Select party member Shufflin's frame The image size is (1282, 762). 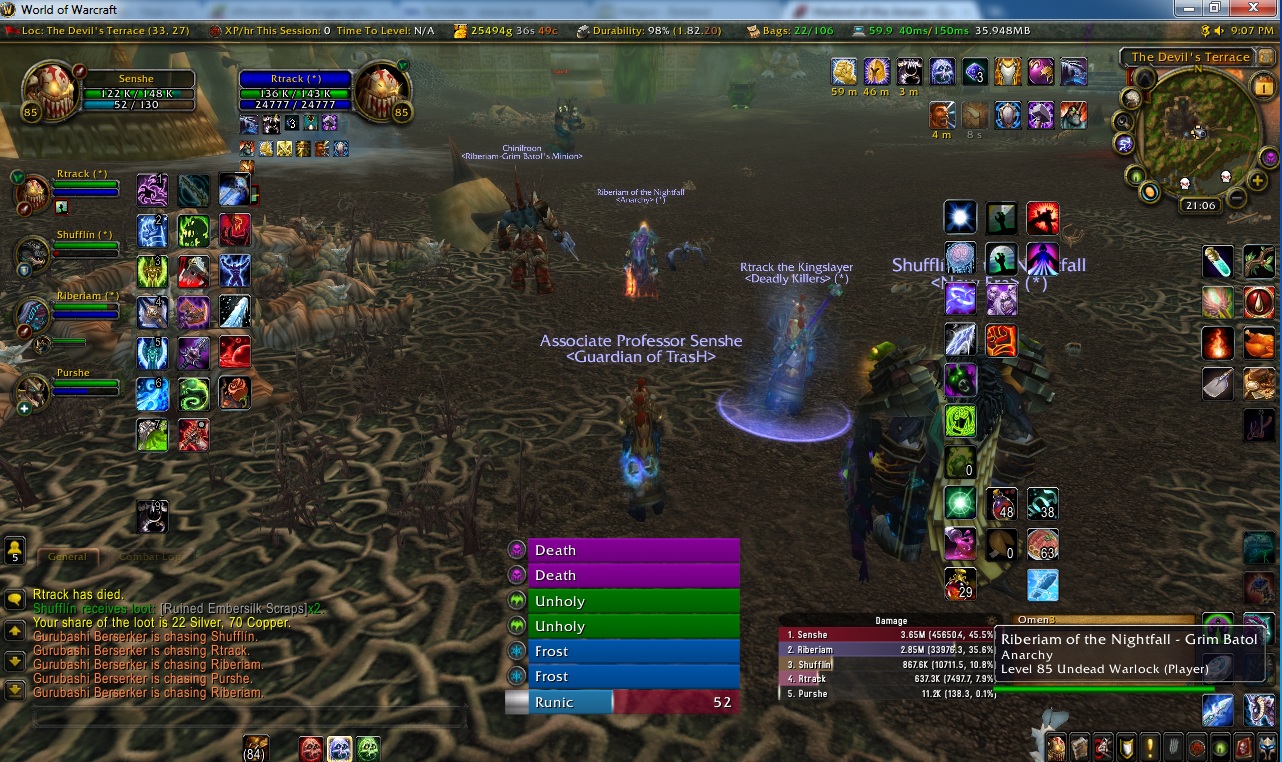click(x=86, y=244)
